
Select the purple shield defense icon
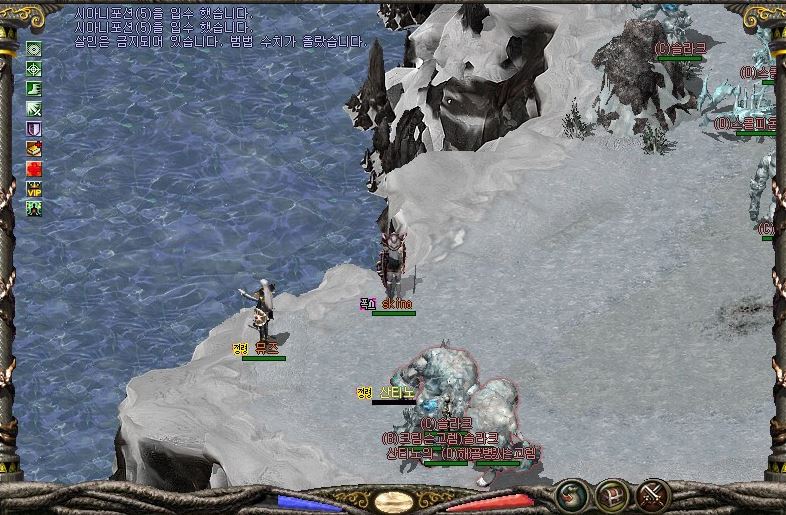(x=34, y=128)
